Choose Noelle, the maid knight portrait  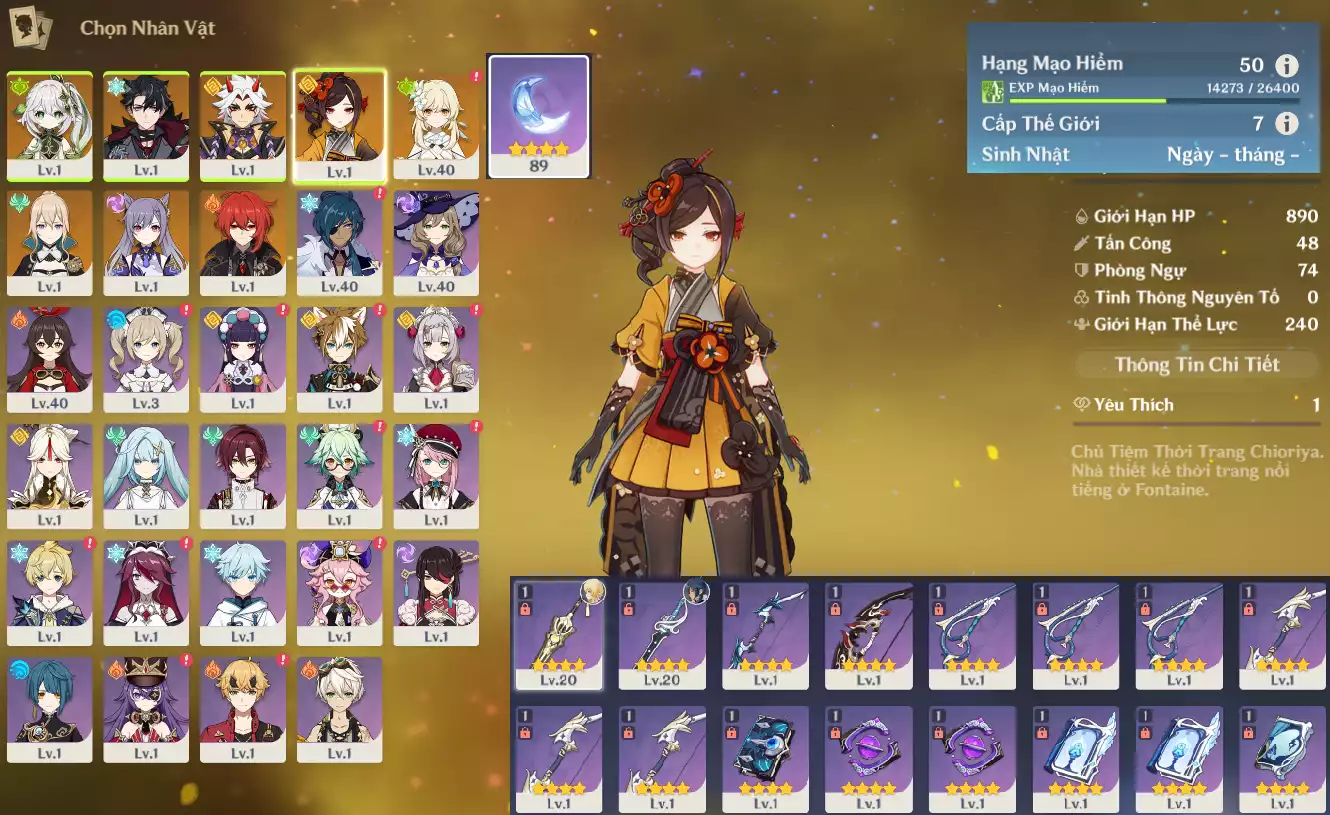[x=436, y=353]
